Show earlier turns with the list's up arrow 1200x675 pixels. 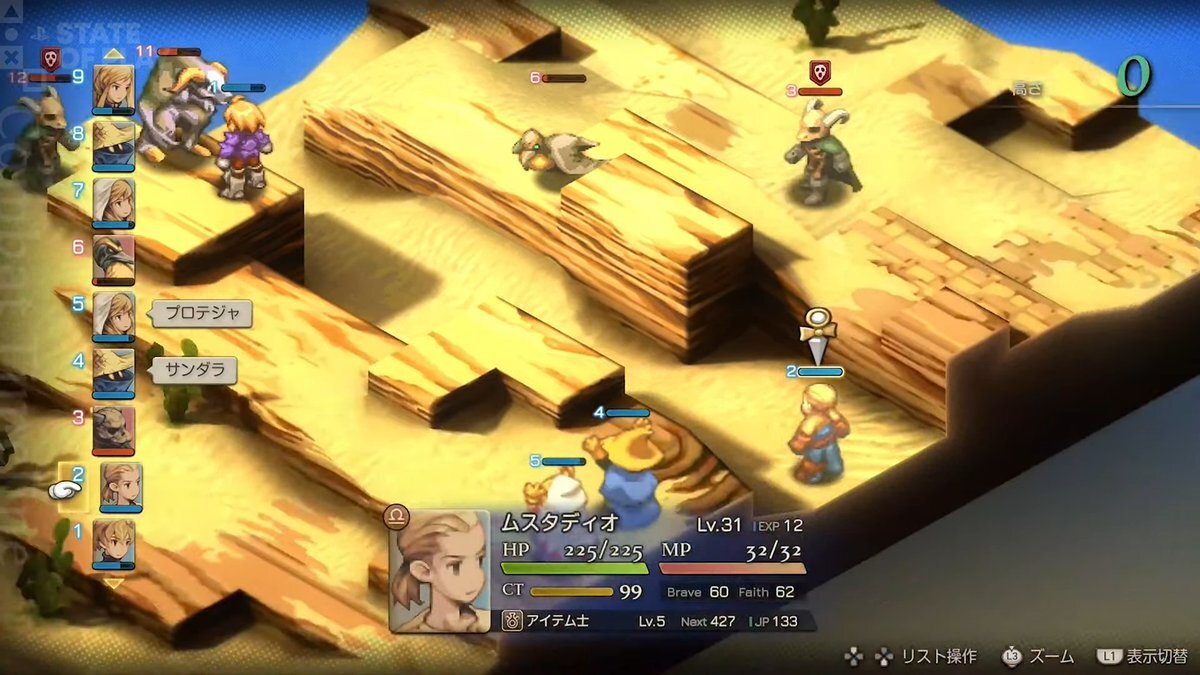tap(113, 54)
